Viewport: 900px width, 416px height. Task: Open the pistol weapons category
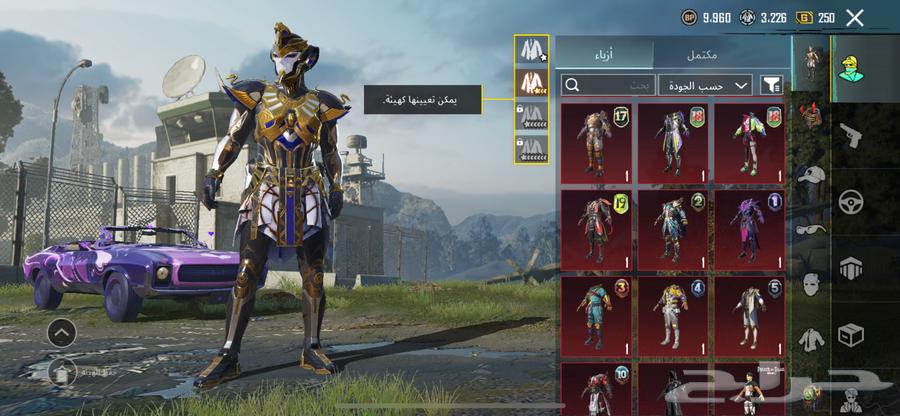click(852, 133)
